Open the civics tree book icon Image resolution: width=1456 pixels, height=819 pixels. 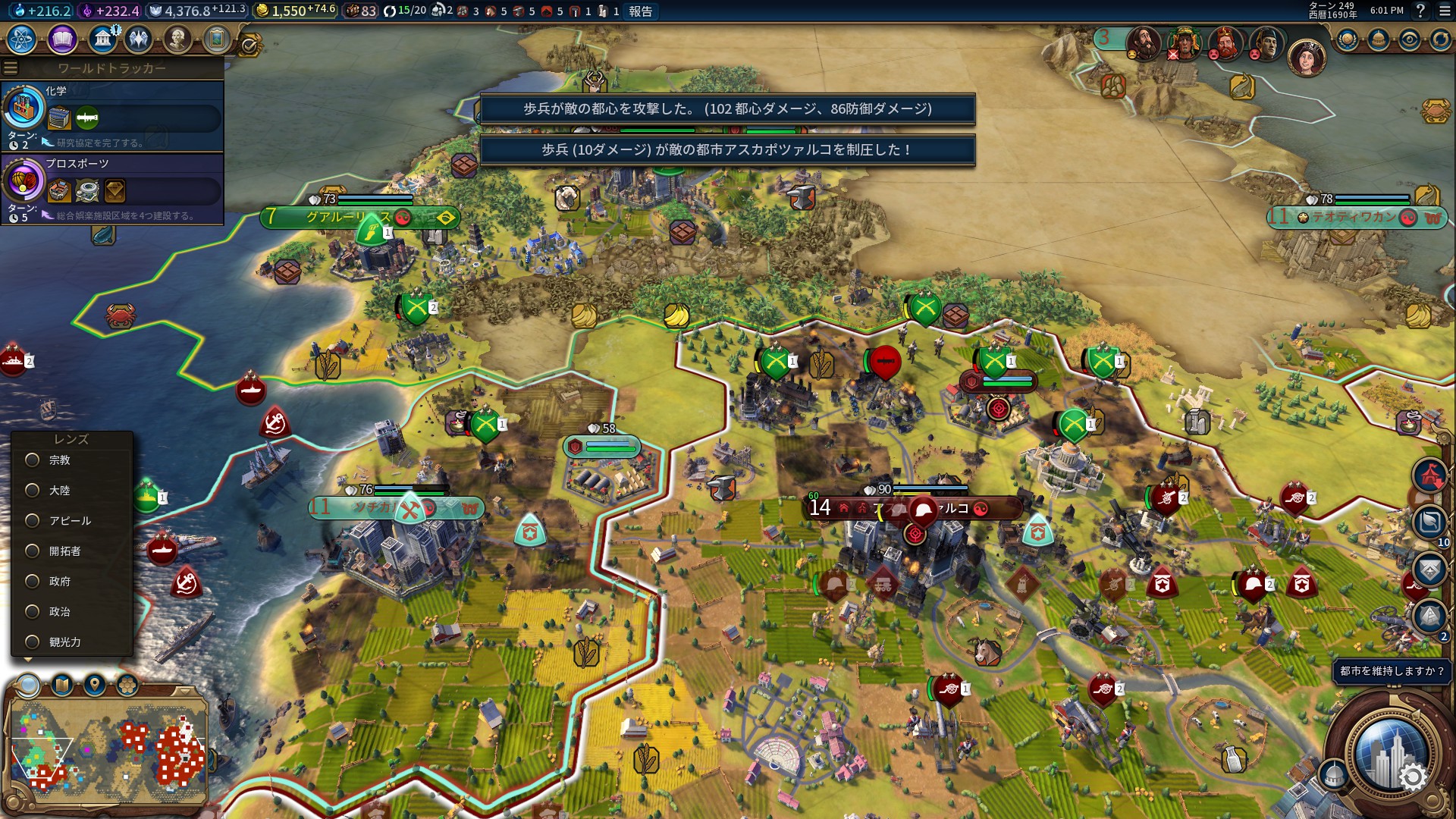pyautogui.click(x=62, y=39)
